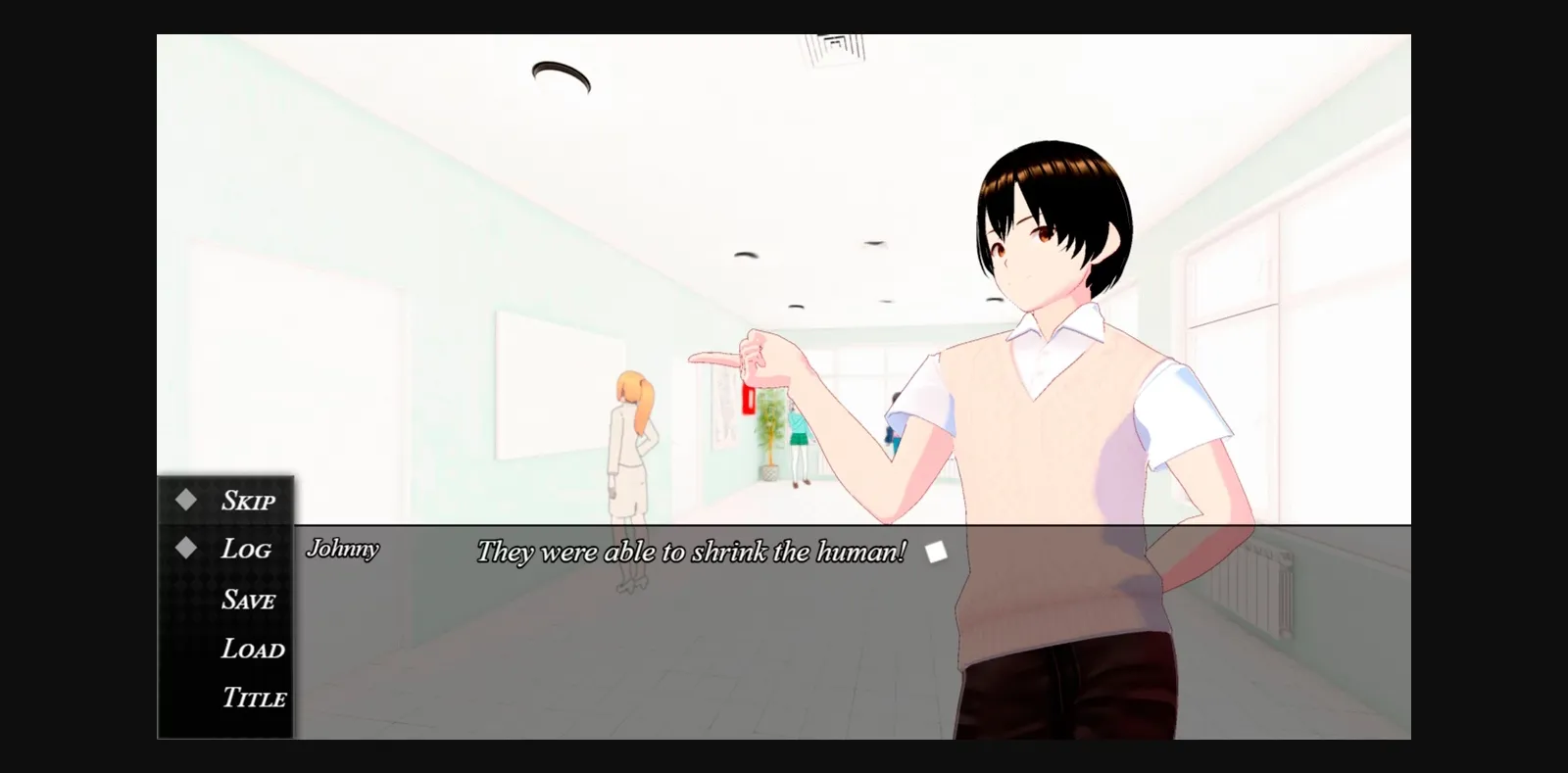
Task: Select Title from the quick menu
Action: [252, 699]
